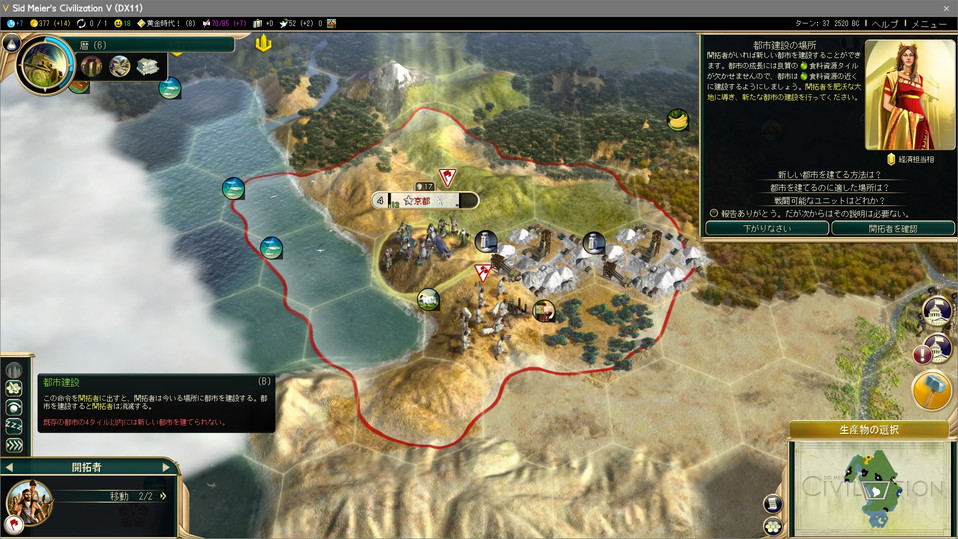This screenshot has width=958, height=539.
Task: Cycle to the previous unit arrow
Action: [x=10, y=467]
